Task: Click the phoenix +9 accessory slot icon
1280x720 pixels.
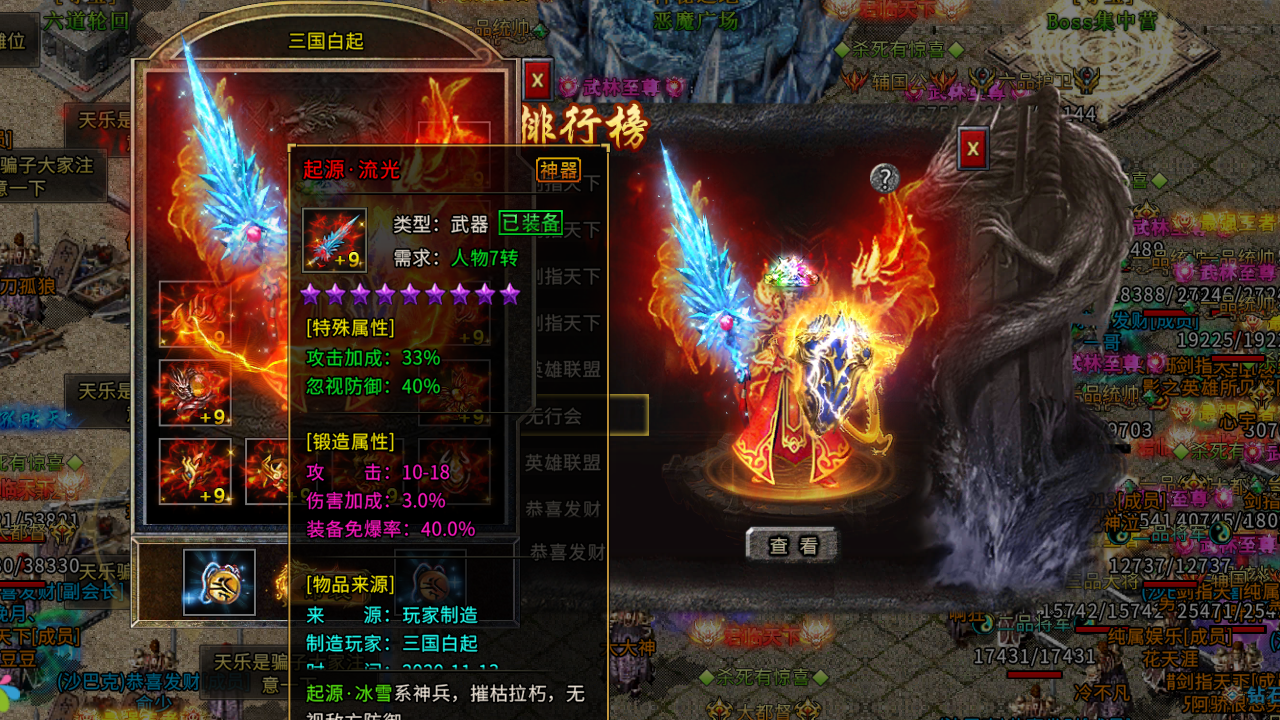Action: [x=196, y=470]
